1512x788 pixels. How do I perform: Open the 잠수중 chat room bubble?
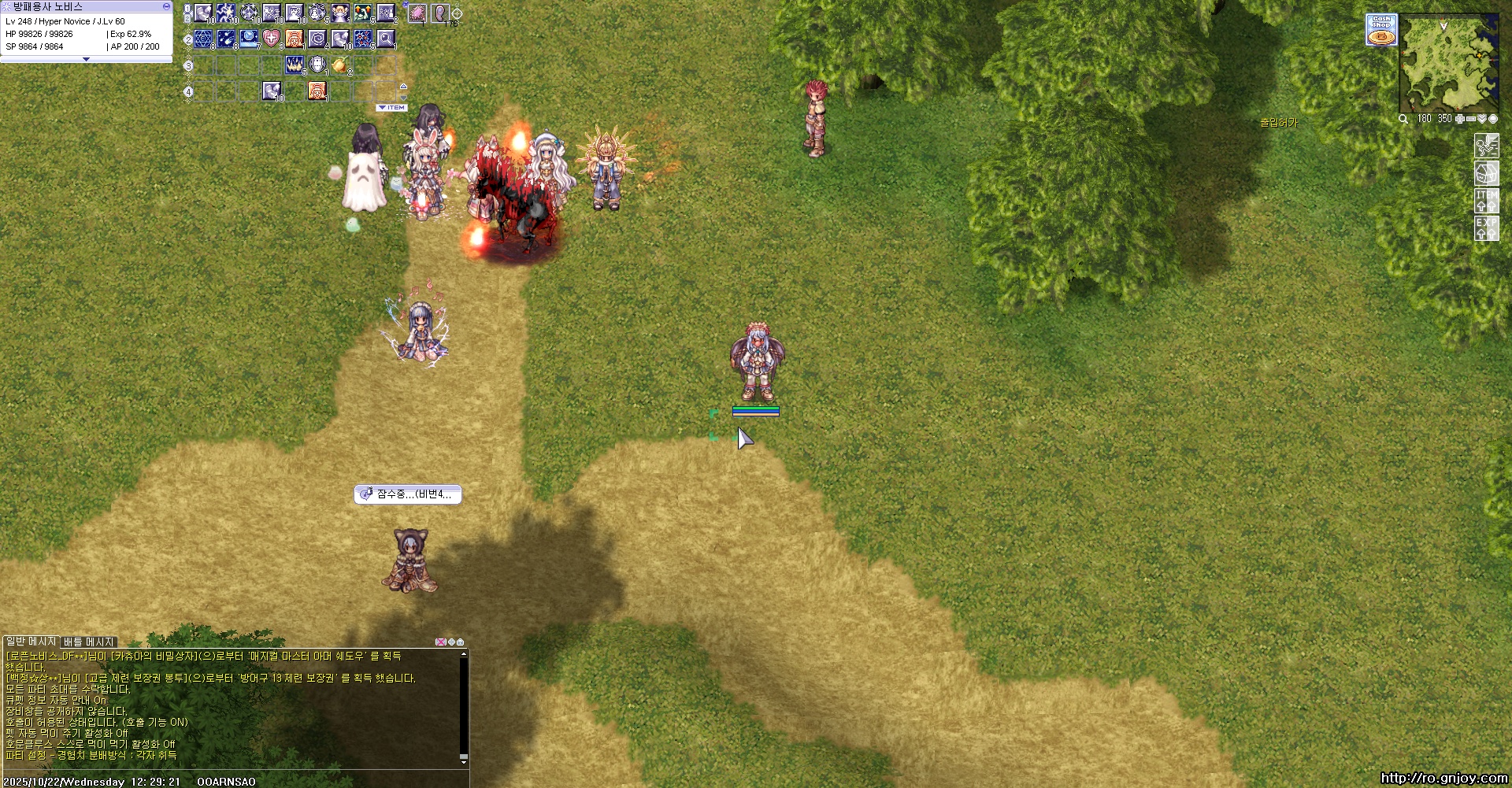(x=408, y=494)
